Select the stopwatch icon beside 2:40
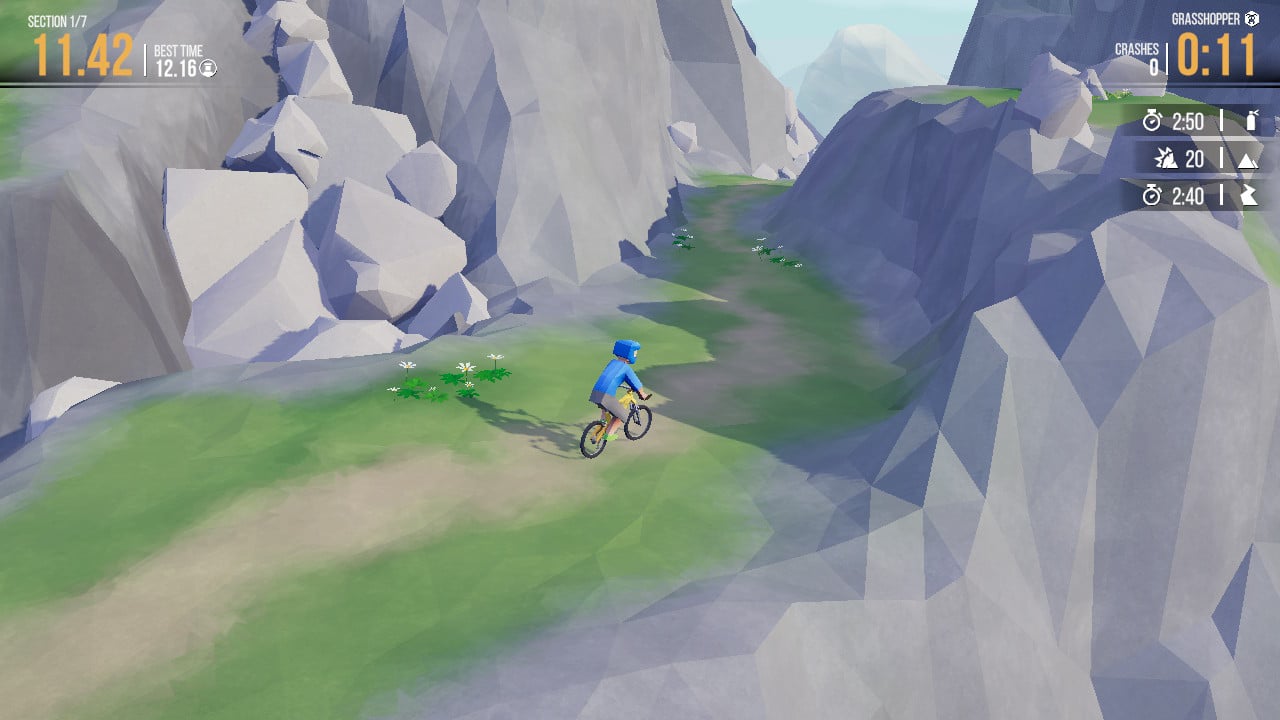Screen dimensions: 1280x720 click(1150, 197)
